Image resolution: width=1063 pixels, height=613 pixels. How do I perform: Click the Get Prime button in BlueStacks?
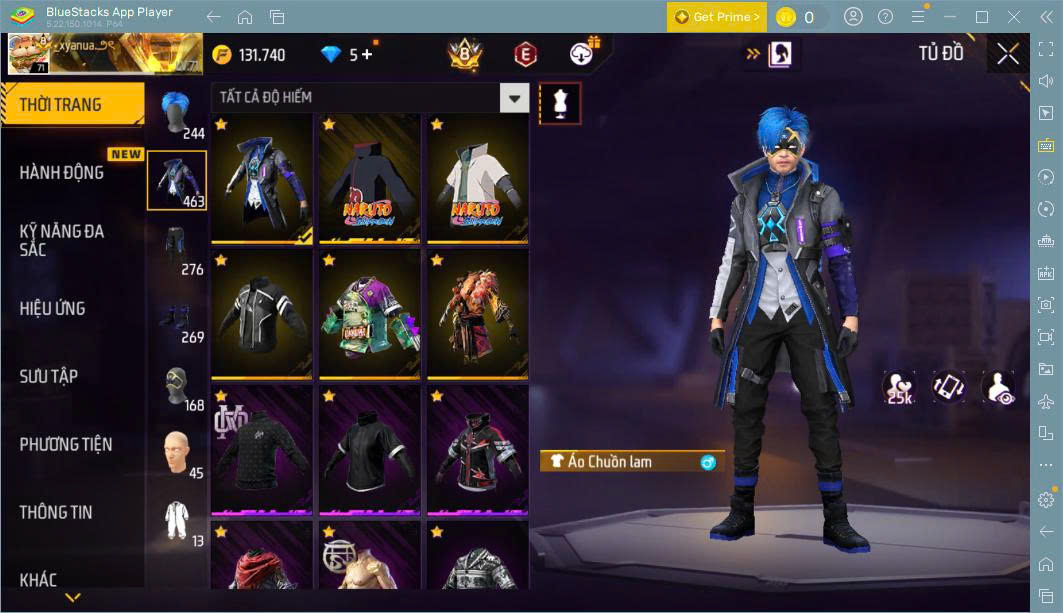[x=717, y=17]
